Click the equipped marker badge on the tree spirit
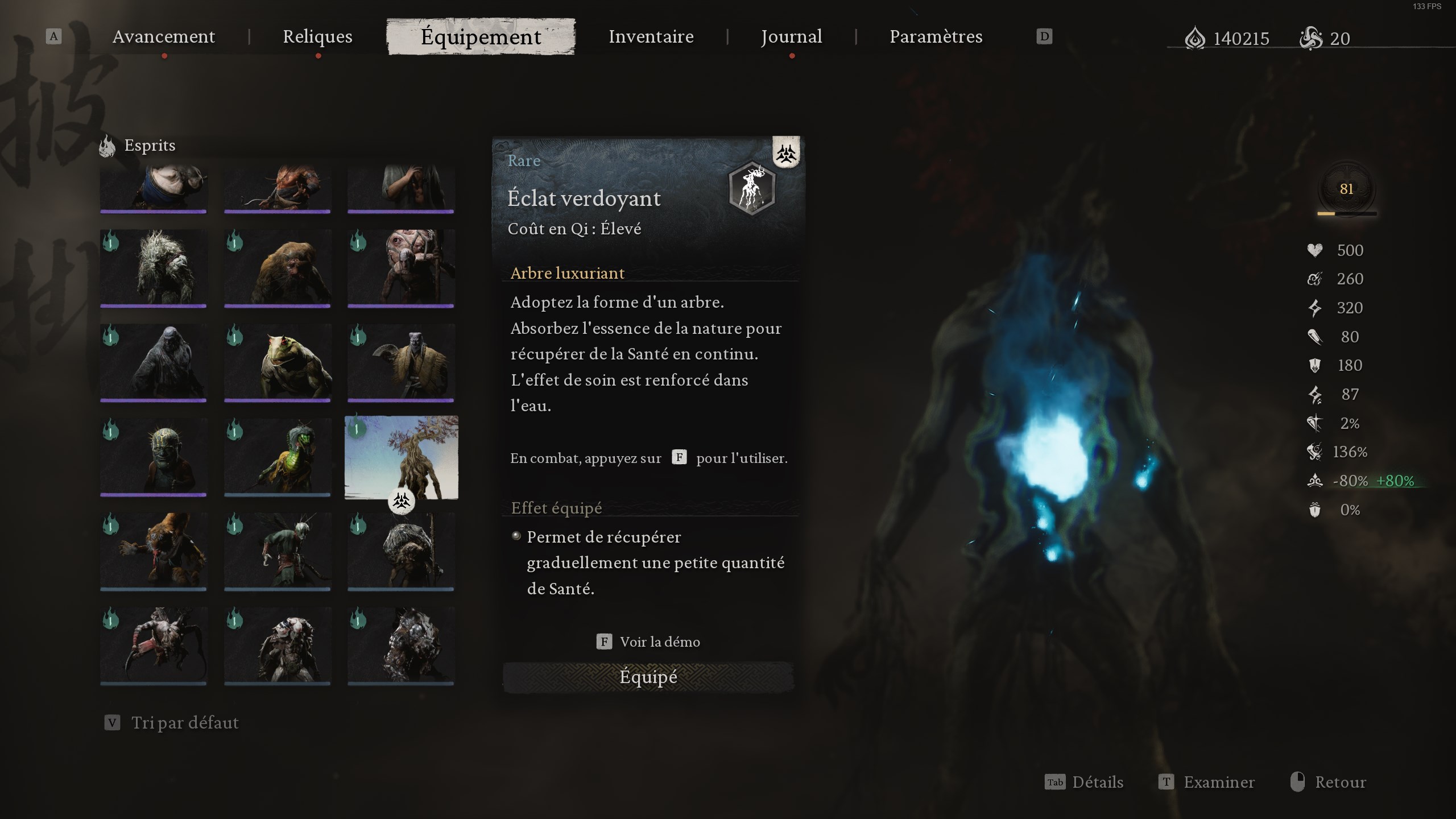Image resolution: width=1456 pixels, height=819 pixels. tap(402, 502)
